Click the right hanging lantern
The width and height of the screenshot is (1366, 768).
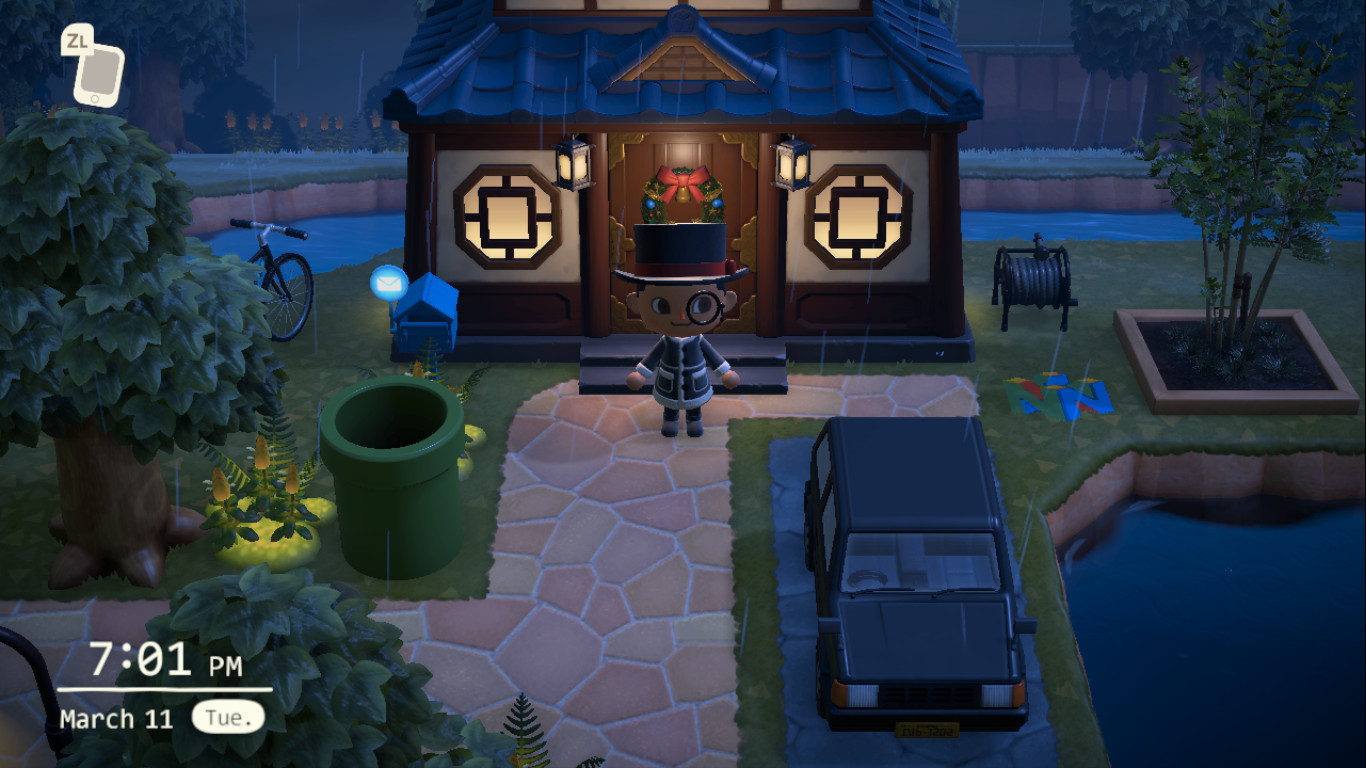[789, 165]
